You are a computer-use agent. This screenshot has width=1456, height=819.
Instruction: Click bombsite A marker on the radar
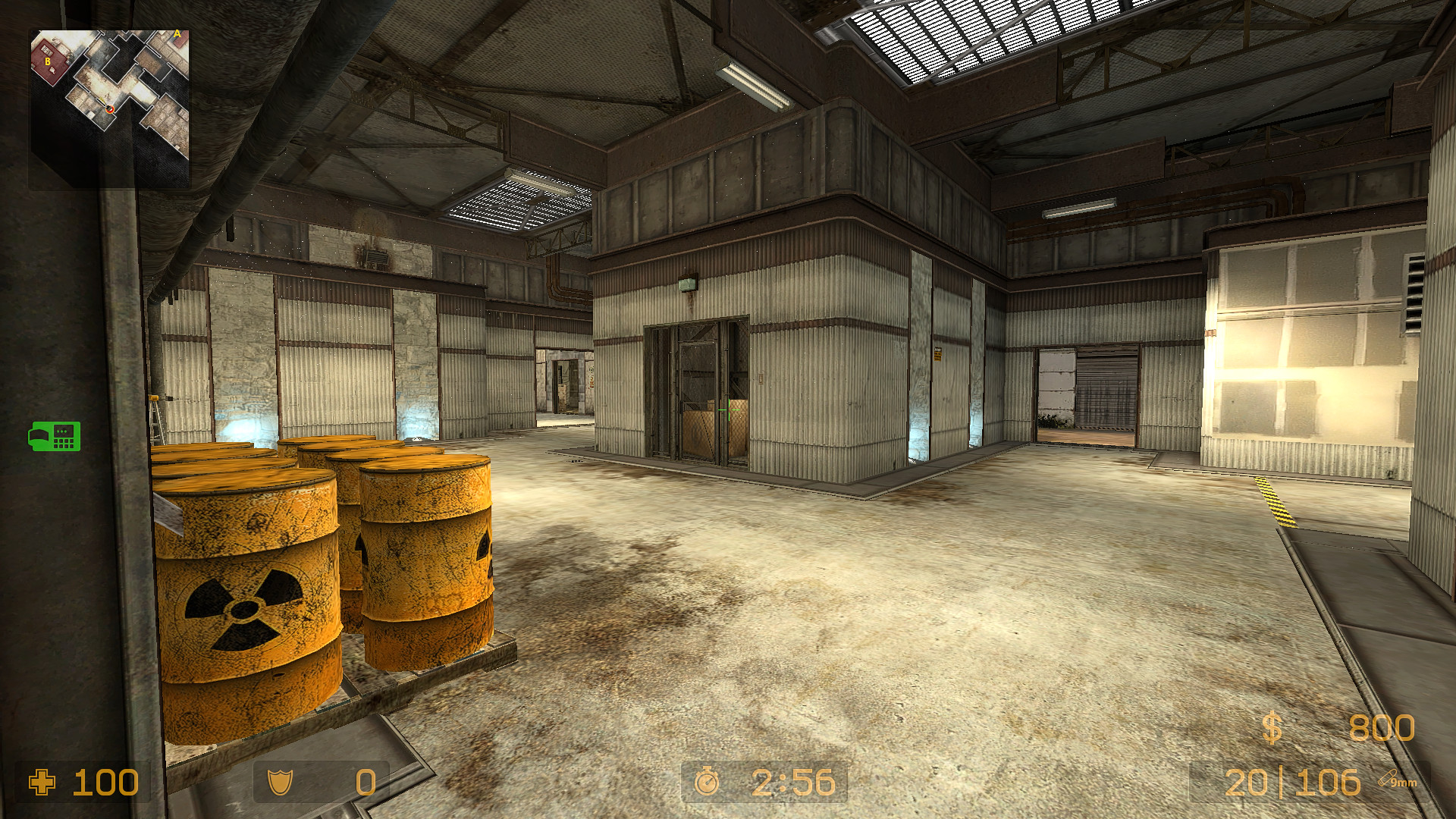(x=177, y=33)
